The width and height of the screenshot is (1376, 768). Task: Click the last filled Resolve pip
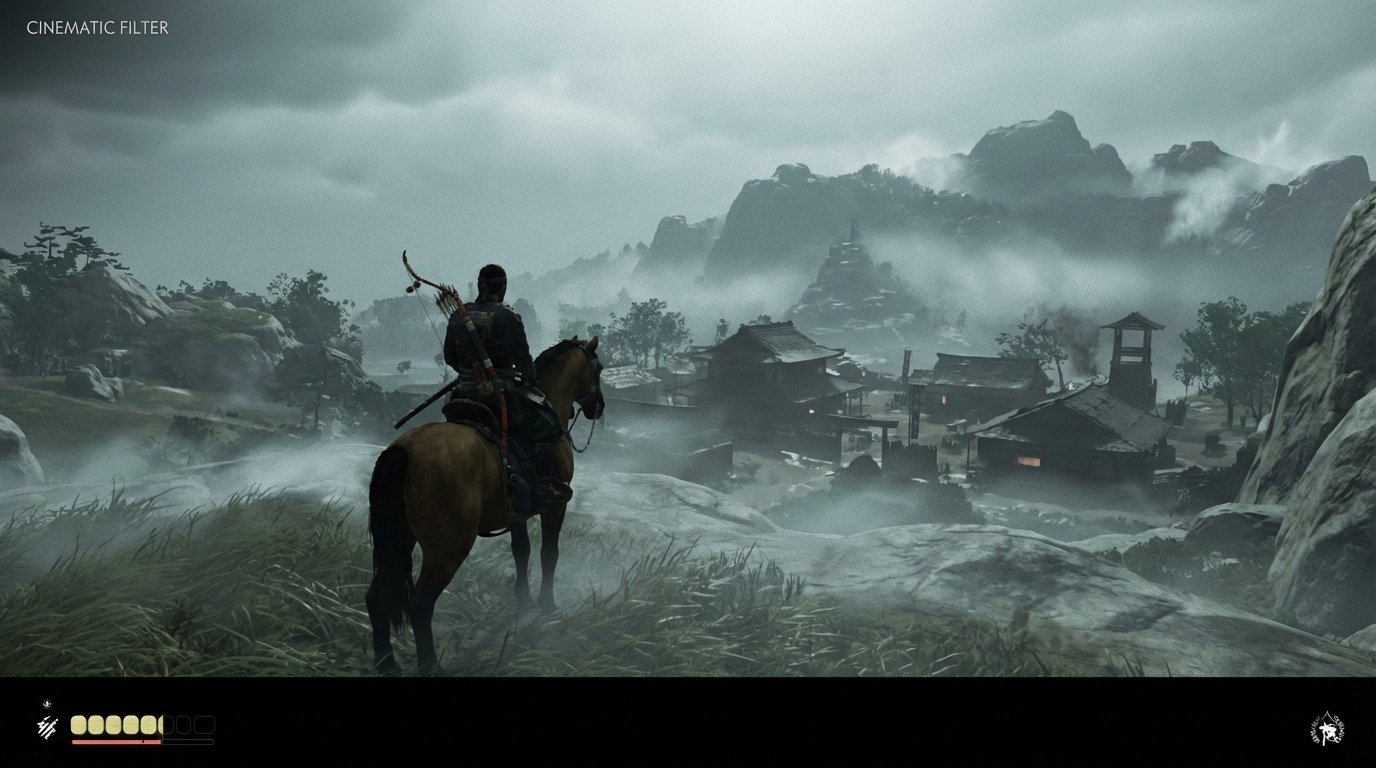click(x=146, y=724)
